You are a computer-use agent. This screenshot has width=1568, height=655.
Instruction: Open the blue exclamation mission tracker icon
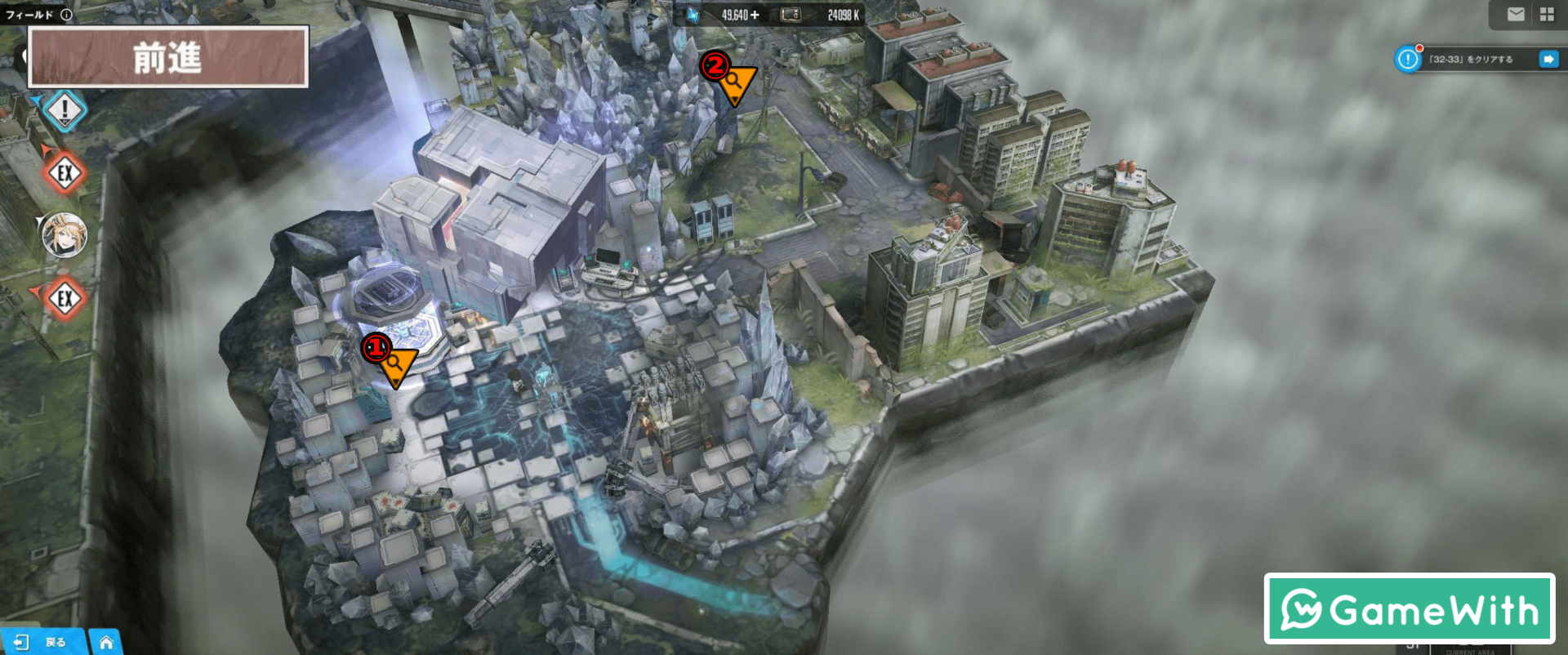point(1408,59)
